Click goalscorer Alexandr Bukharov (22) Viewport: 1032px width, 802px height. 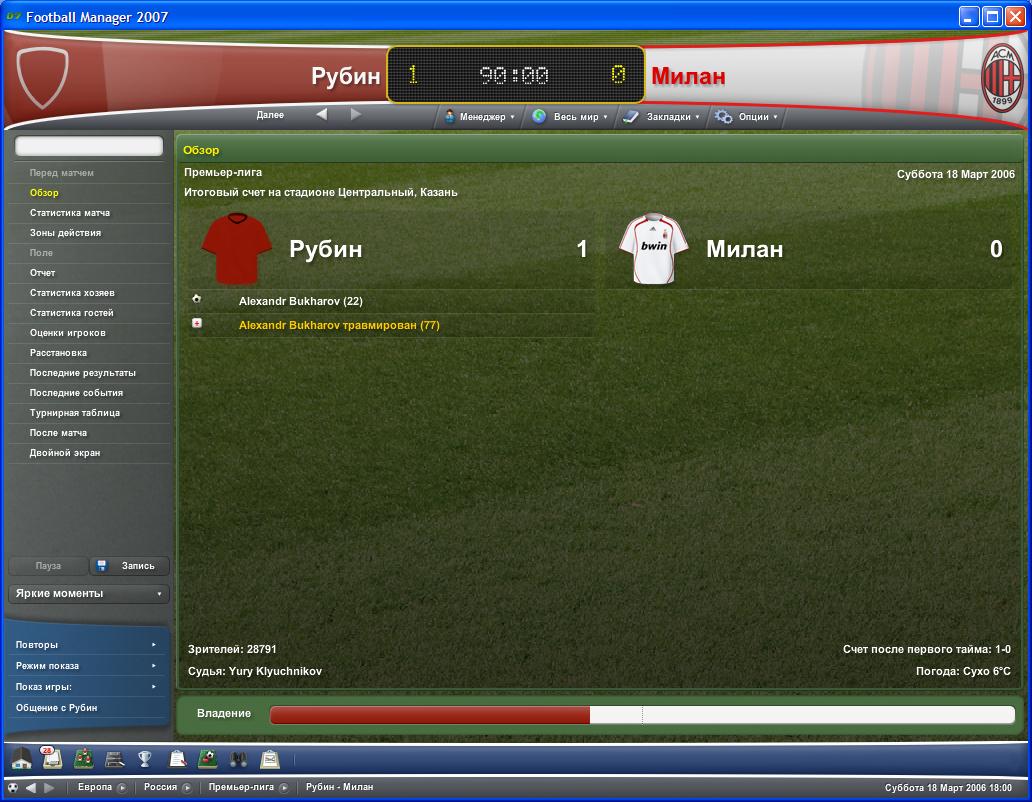coord(300,301)
